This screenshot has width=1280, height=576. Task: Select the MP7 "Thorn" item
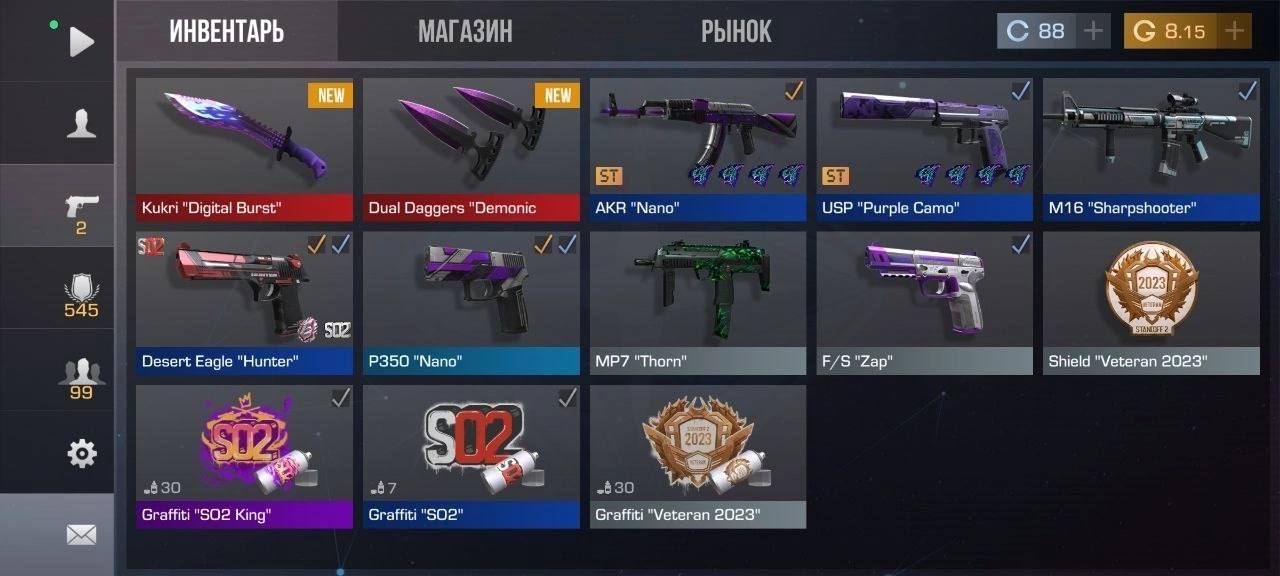tap(698, 302)
